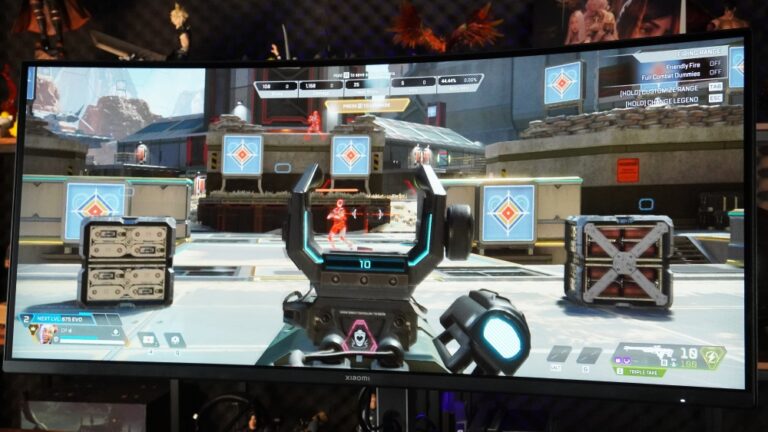Select the ordnance slot beside the health kit

pos(174,340)
